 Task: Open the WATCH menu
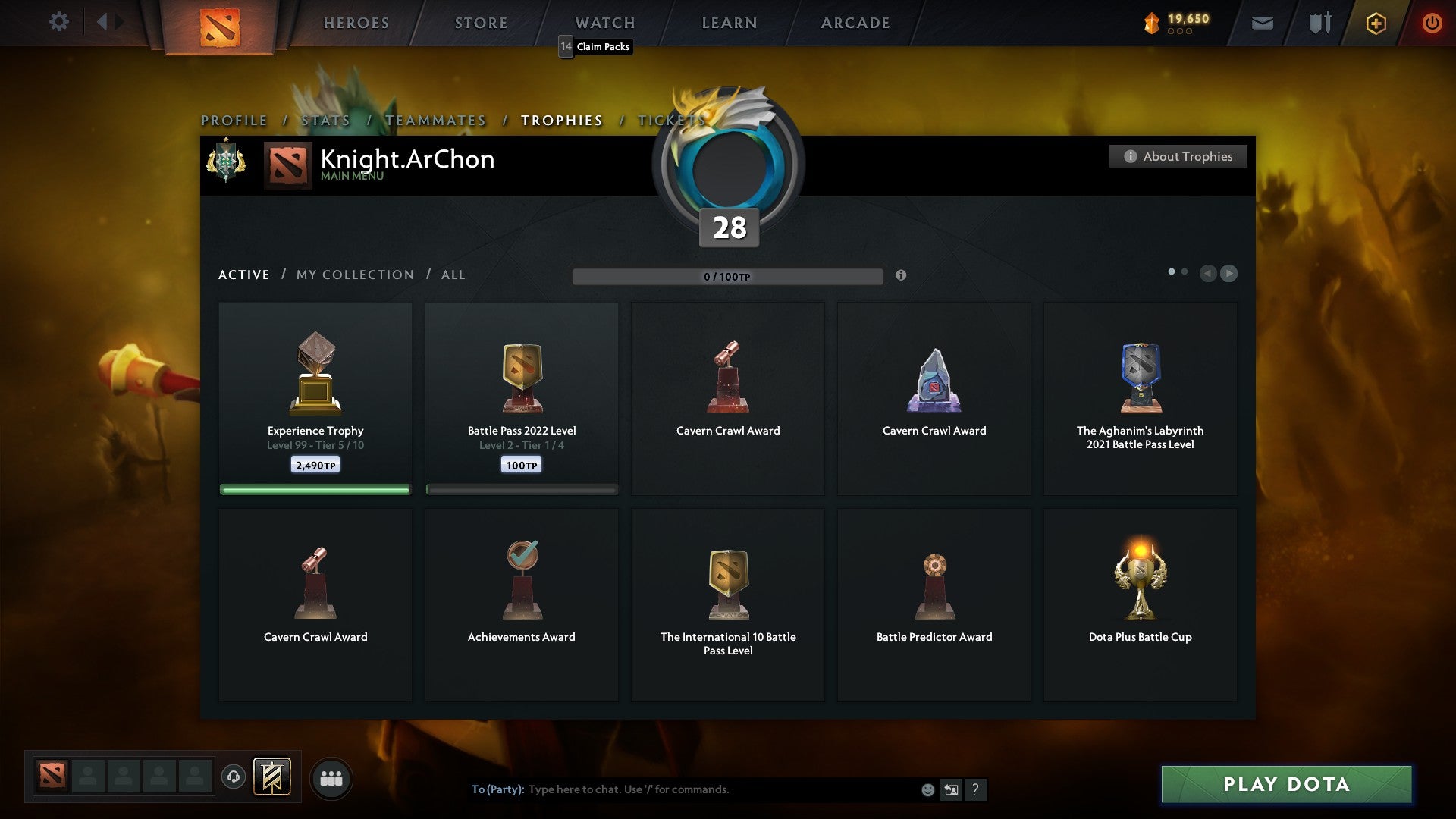(604, 22)
